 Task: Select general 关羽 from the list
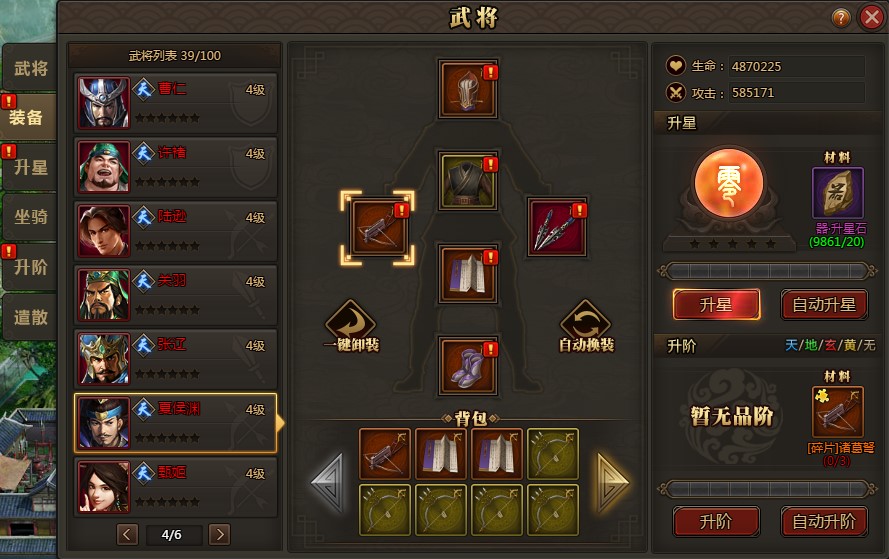[x=175, y=294]
